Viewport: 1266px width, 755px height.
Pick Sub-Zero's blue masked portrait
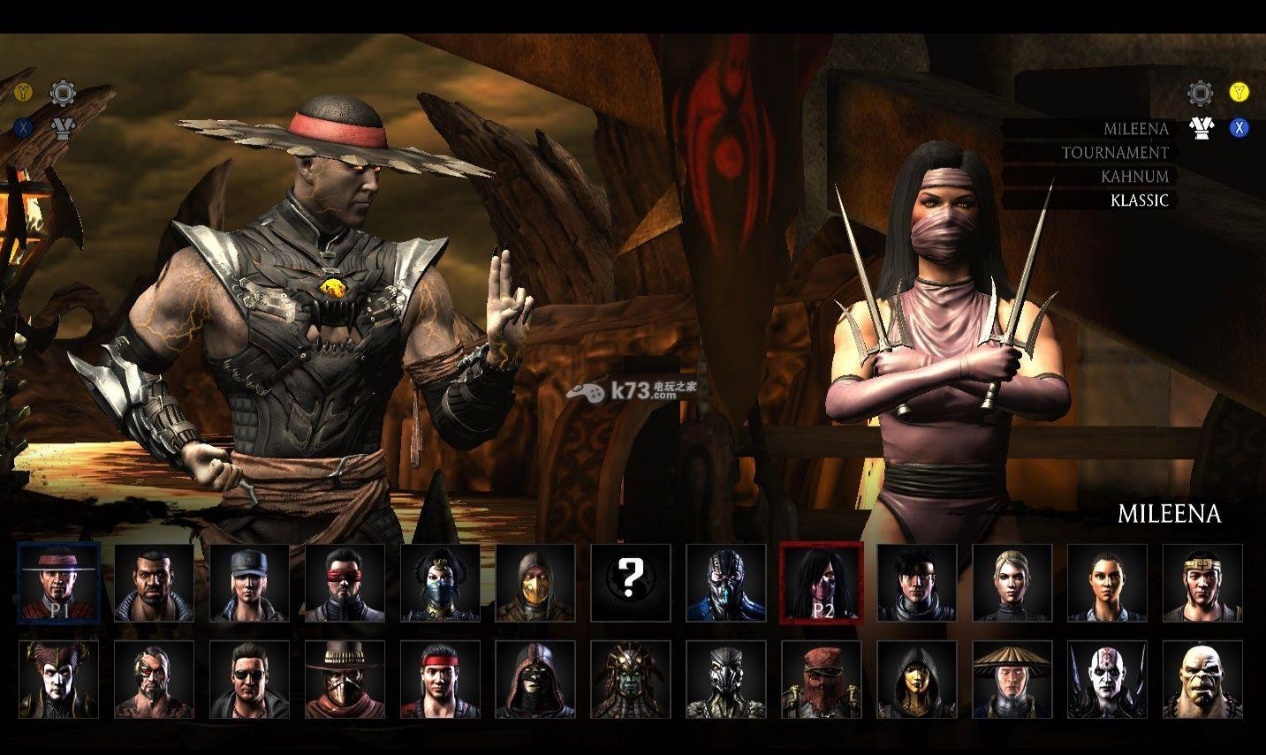[x=726, y=583]
